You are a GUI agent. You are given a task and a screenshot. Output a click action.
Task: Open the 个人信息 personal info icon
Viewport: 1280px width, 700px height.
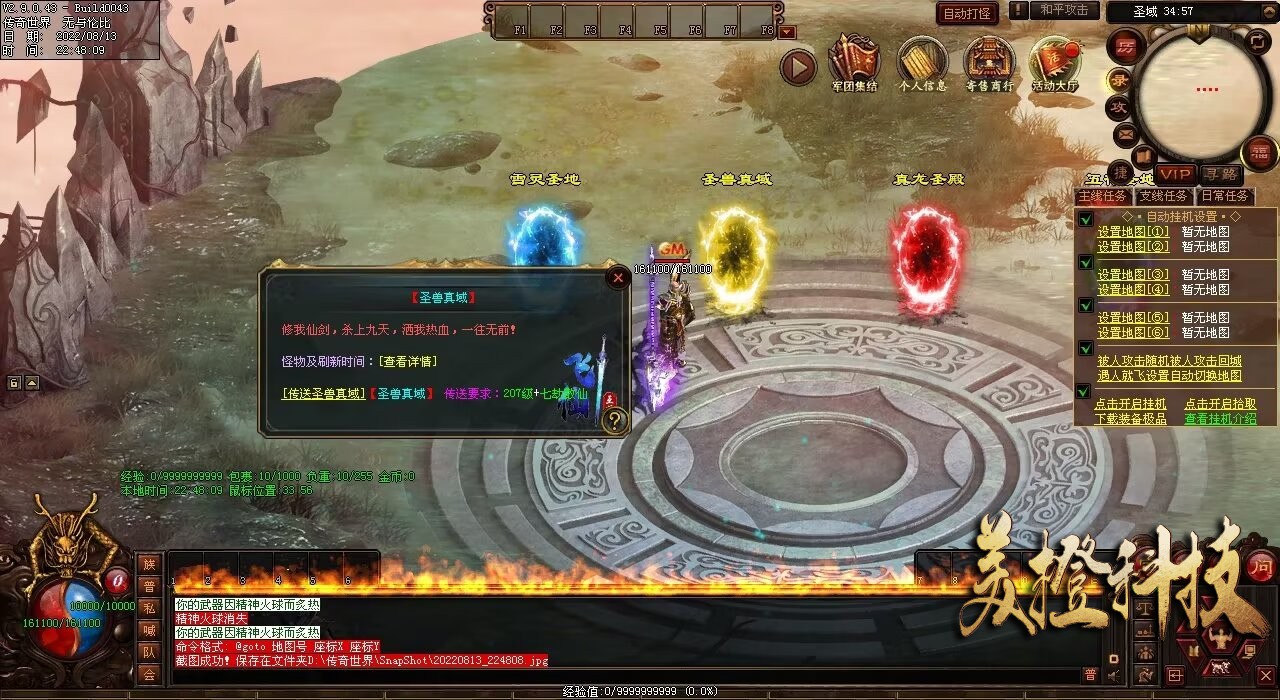922,64
